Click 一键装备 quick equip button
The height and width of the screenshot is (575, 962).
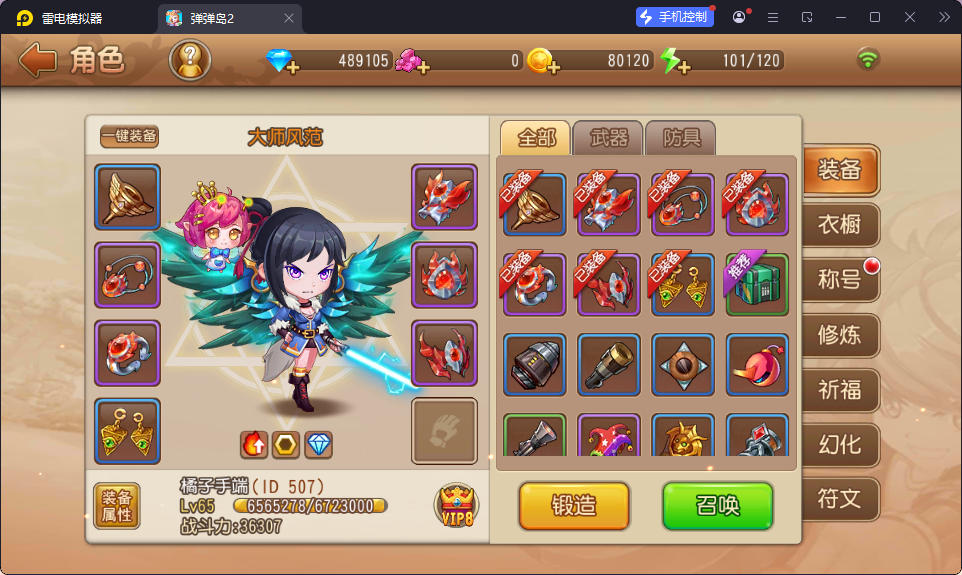(x=129, y=137)
